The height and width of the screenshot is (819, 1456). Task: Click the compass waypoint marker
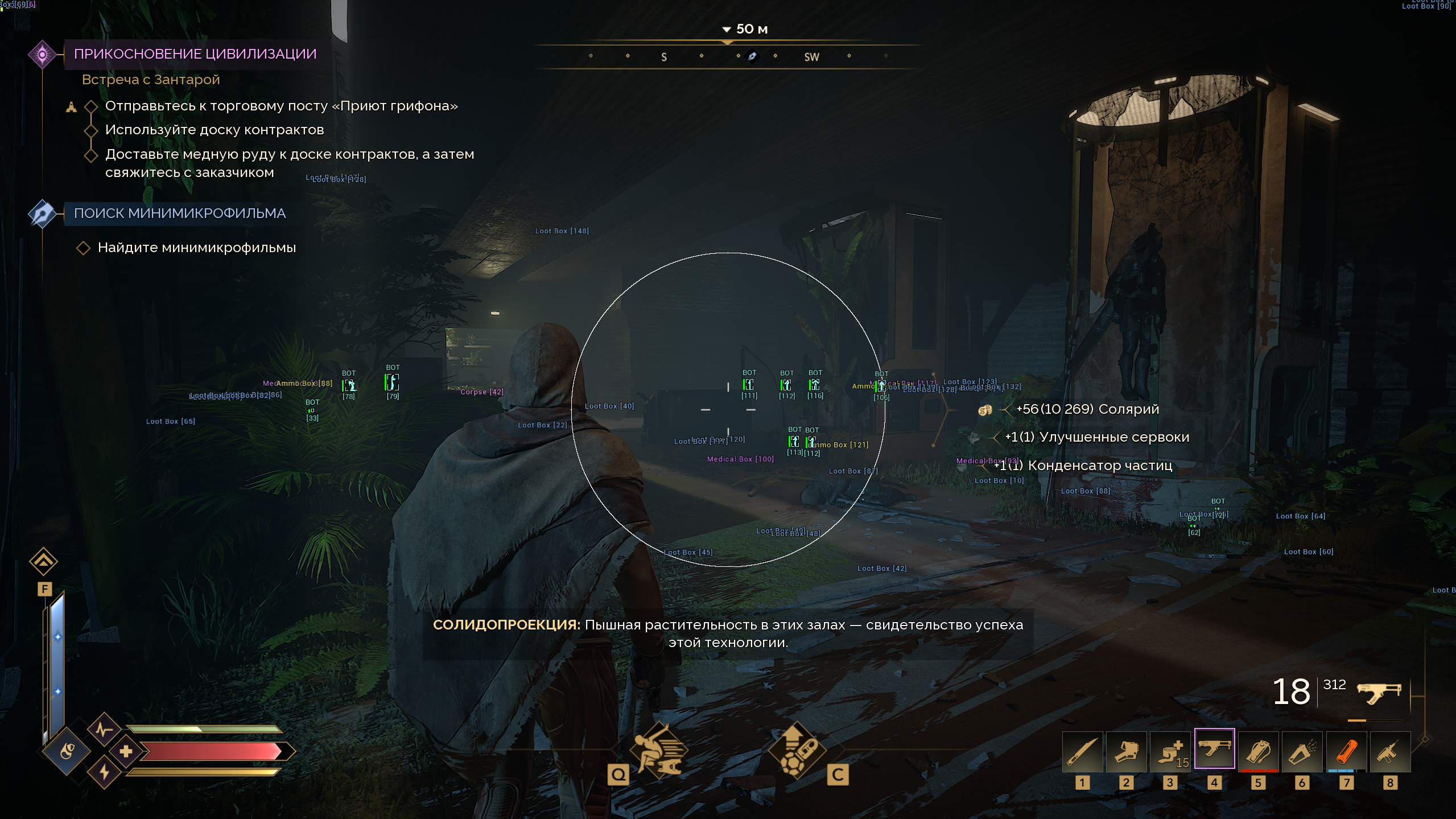click(752, 56)
